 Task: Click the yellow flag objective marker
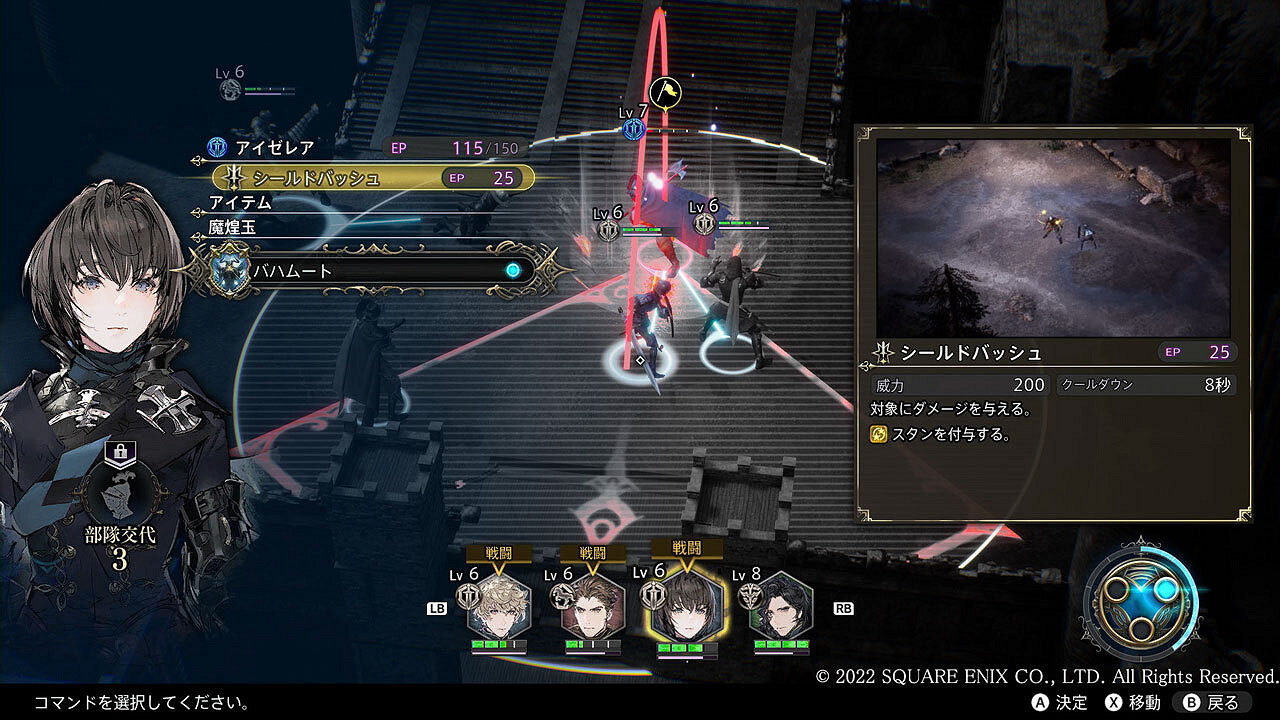[x=665, y=92]
